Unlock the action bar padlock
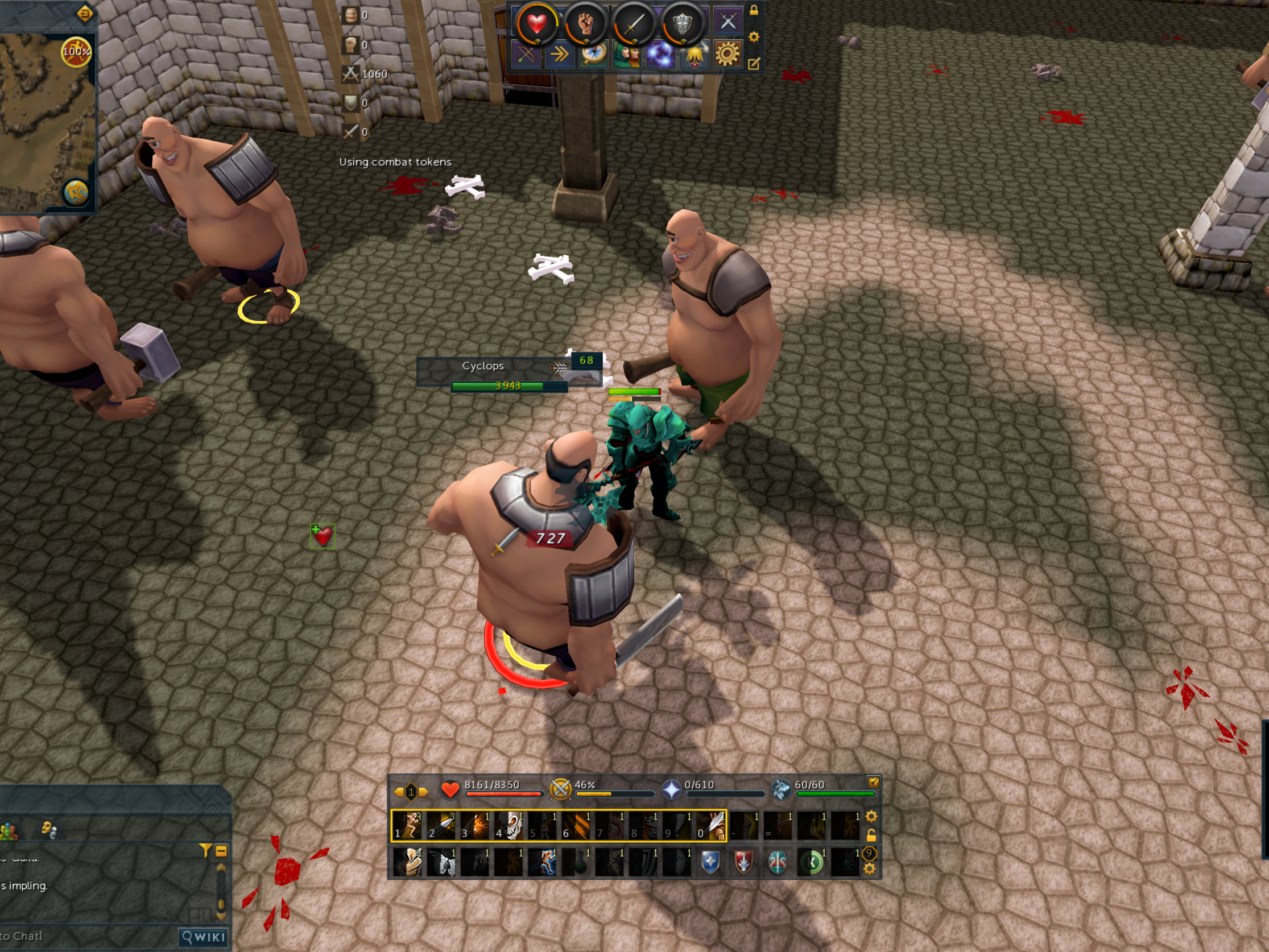Image resolution: width=1269 pixels, height=952 pixels. pyautogui.click(x=871, y=835)
